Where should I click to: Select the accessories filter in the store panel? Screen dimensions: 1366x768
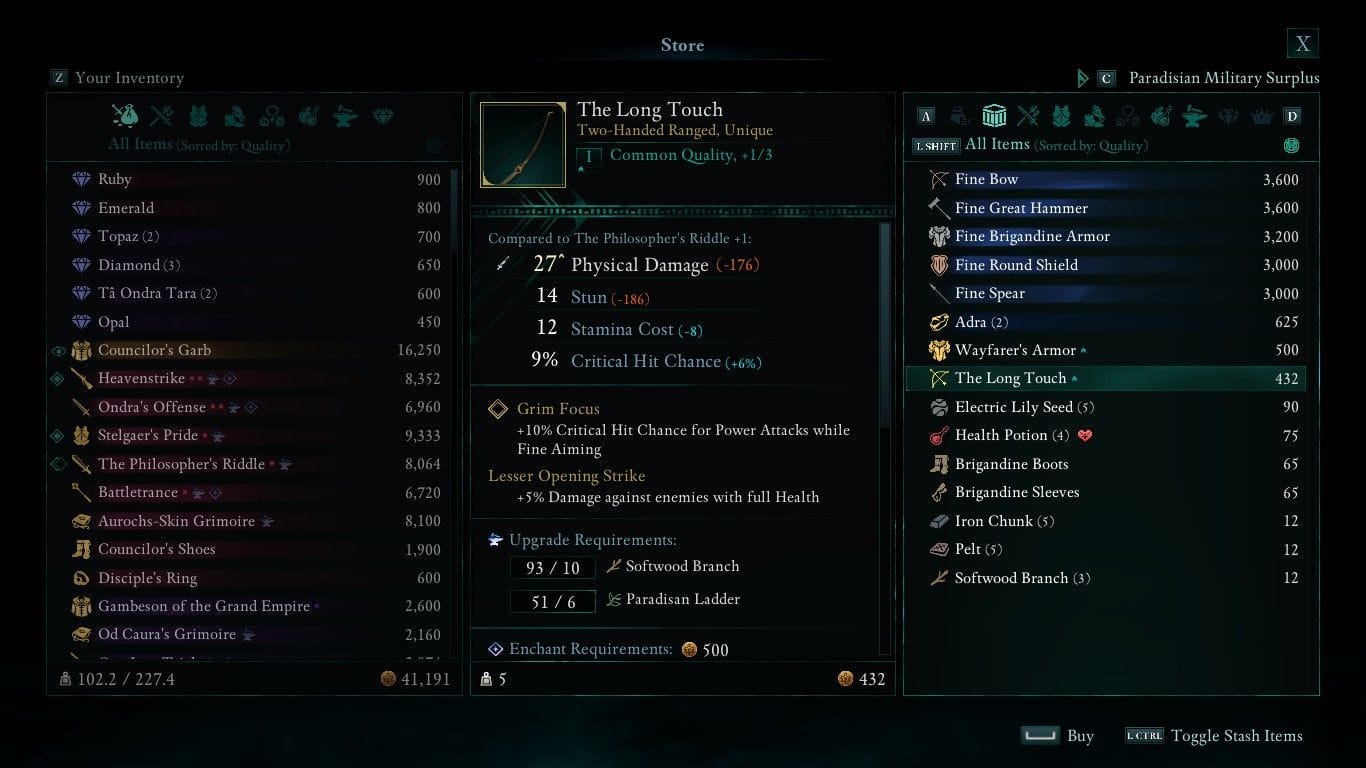[1127, 116]
